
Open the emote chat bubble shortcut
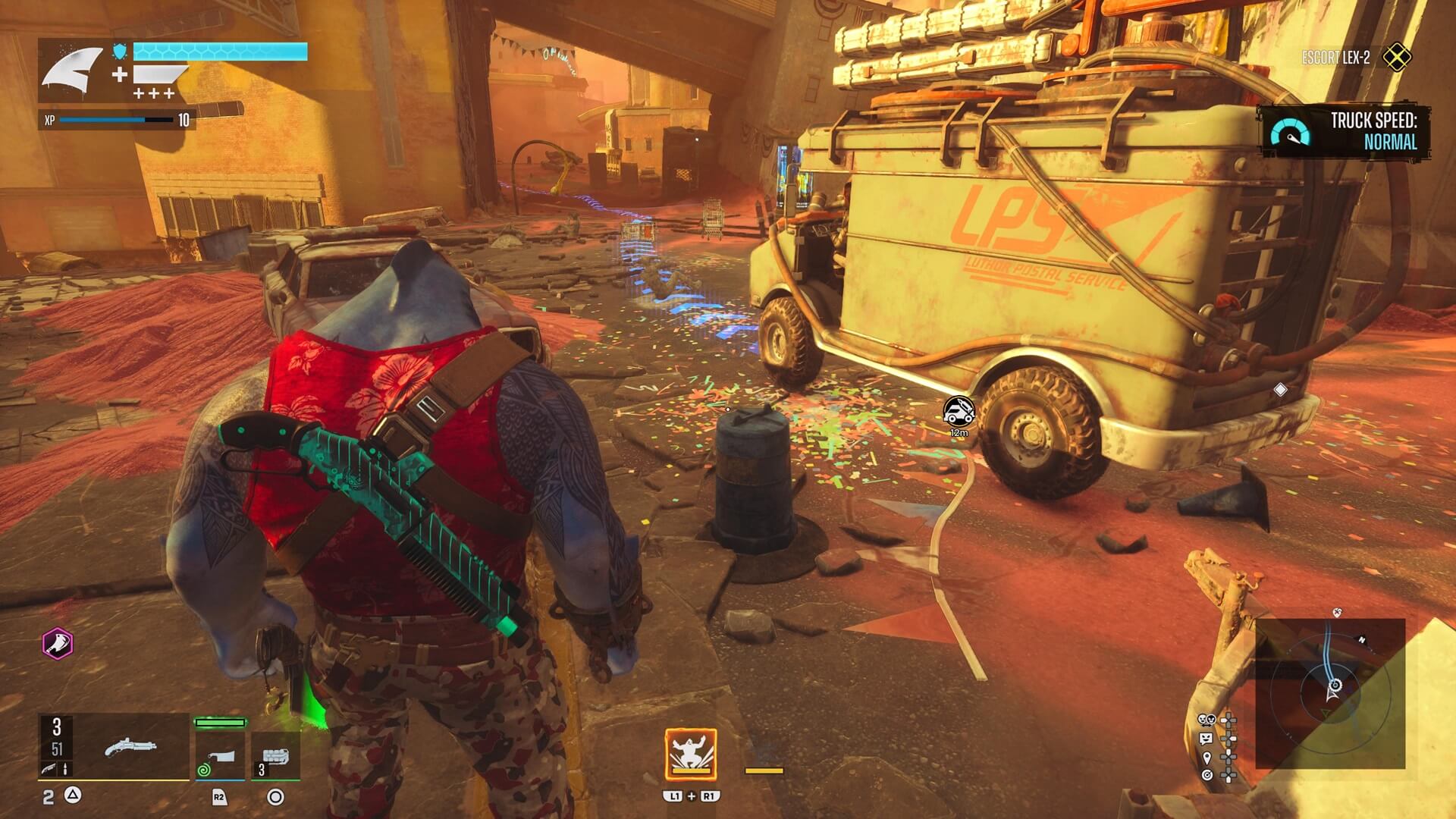pyautogui.click(x=1205, y=739)
